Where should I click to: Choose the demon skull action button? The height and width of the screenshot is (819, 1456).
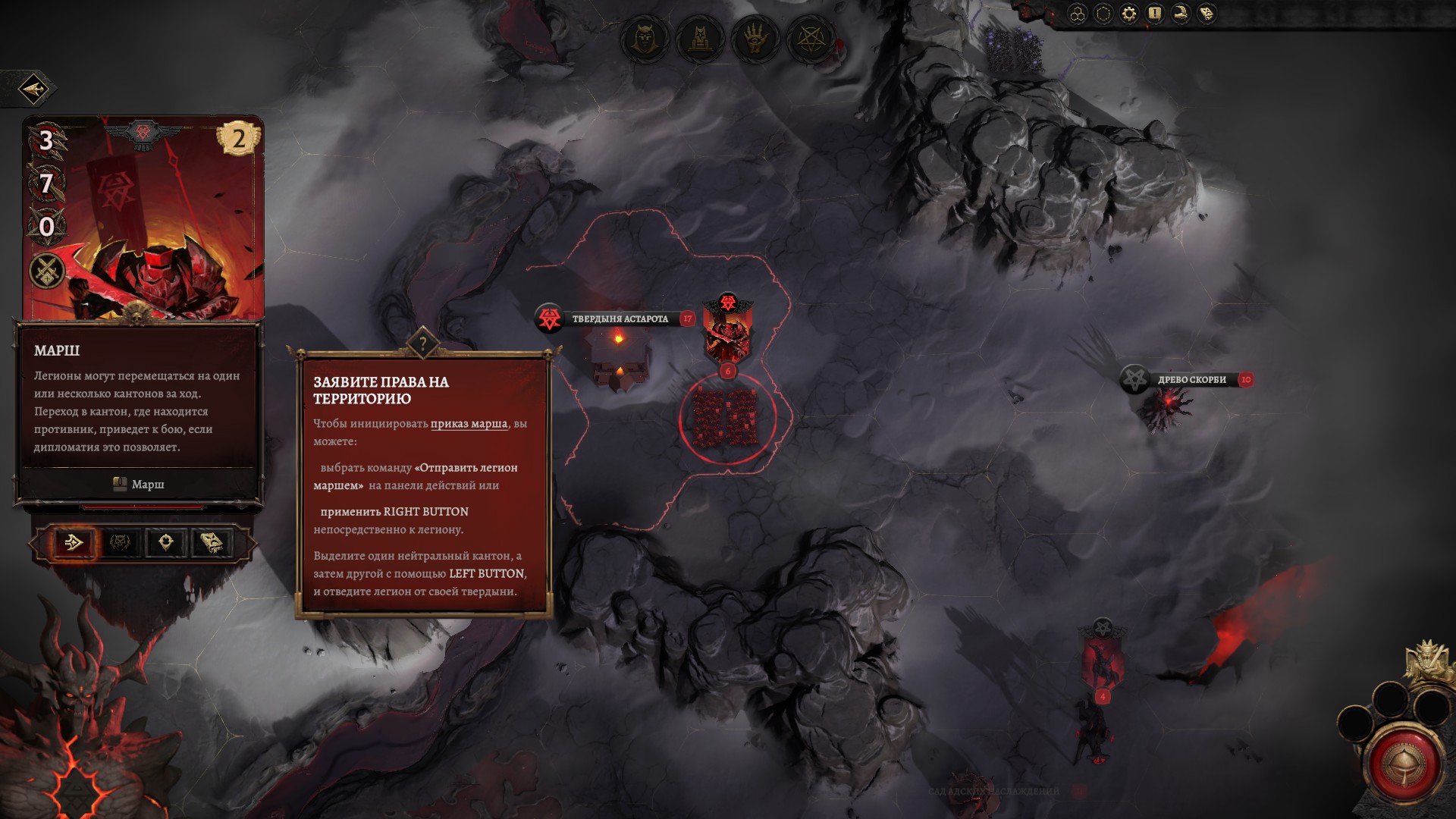pos(120,542)
